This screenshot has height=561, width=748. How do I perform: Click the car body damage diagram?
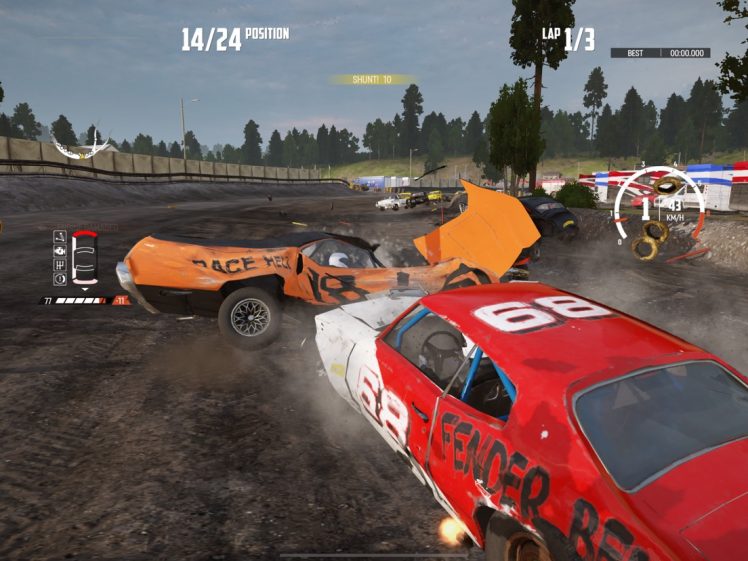click(85, 258)
